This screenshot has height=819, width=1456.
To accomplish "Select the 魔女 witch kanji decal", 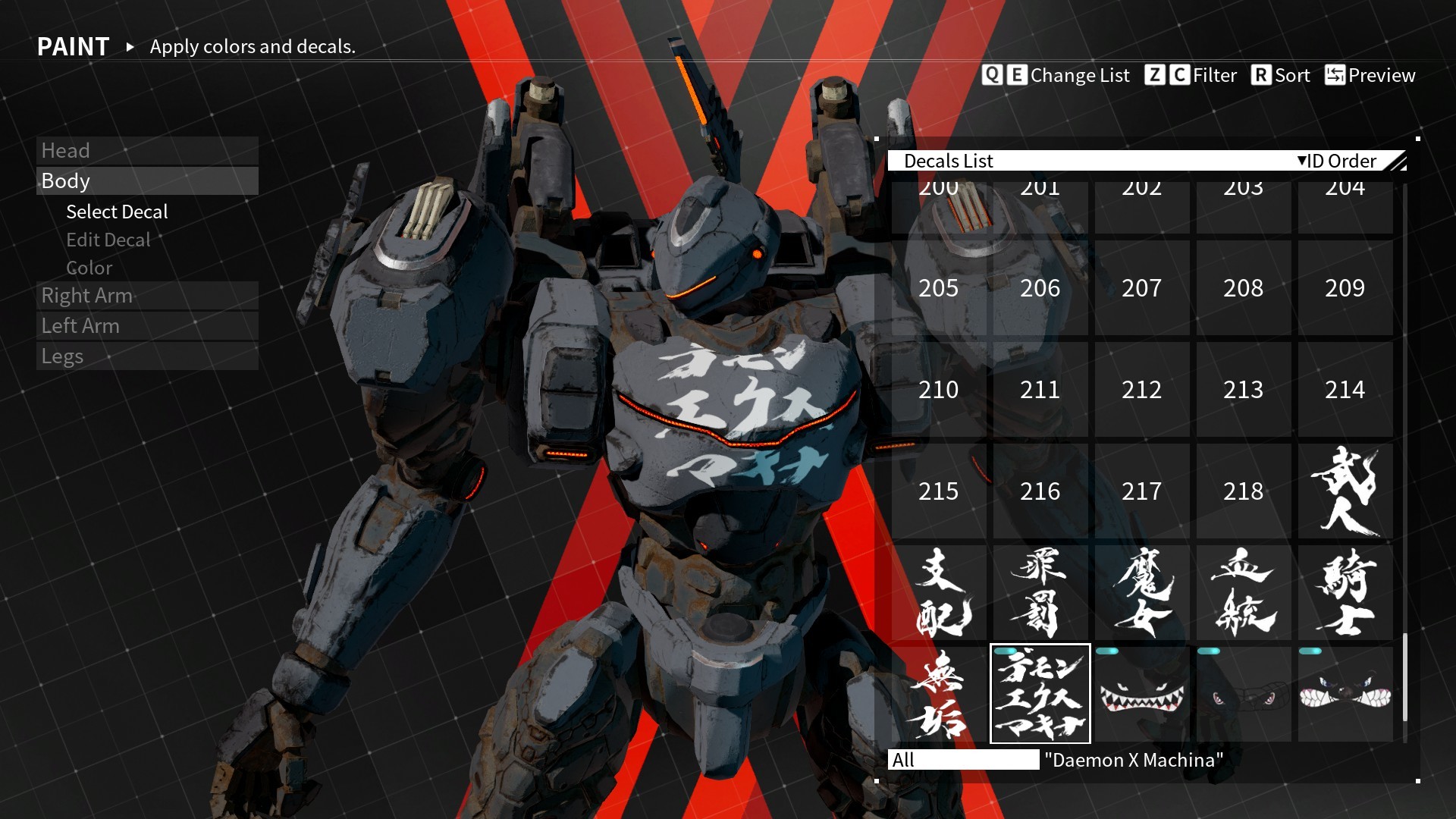I will tap(1141, 593).
